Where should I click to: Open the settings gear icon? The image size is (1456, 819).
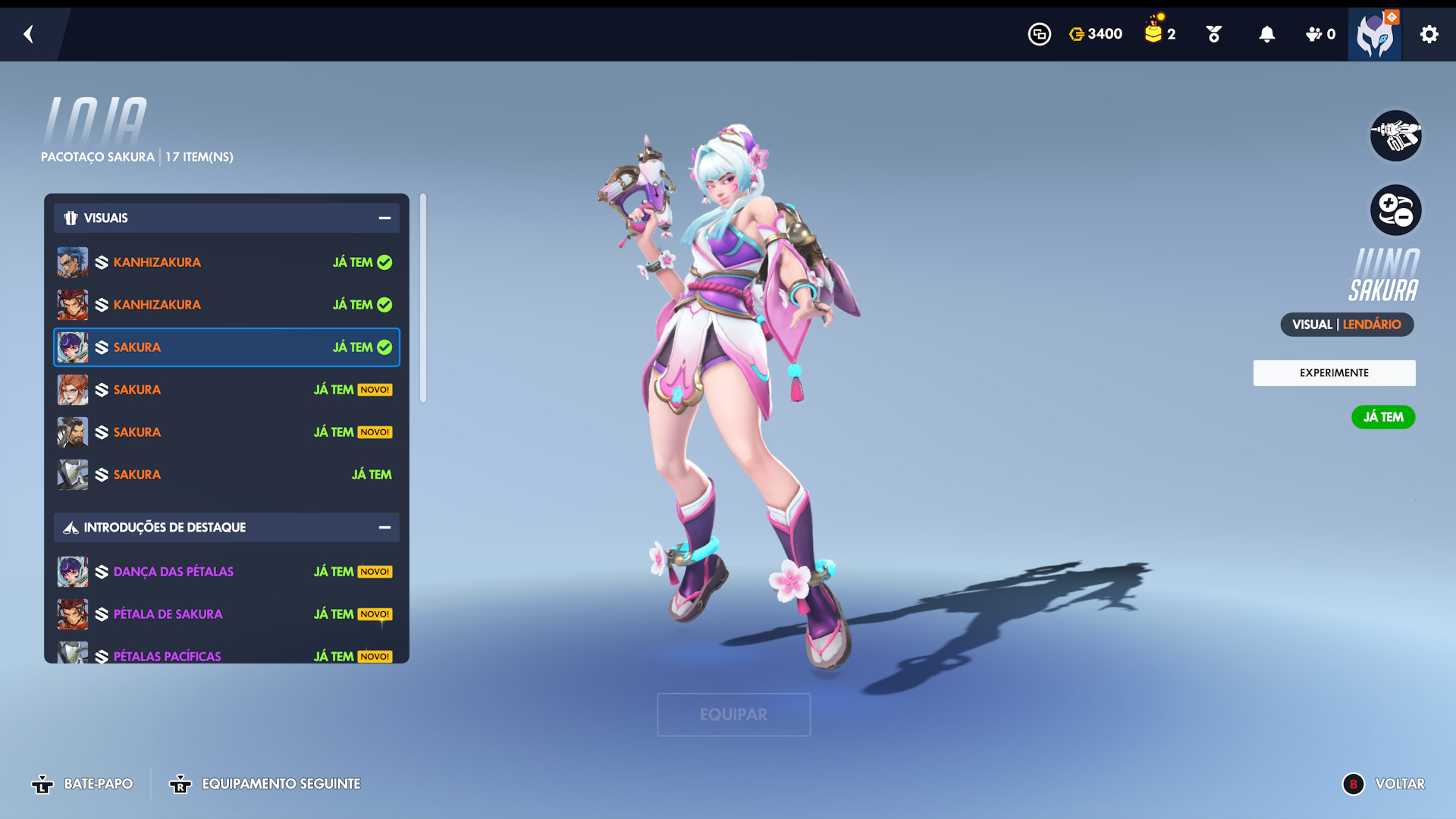point(1429,34)
